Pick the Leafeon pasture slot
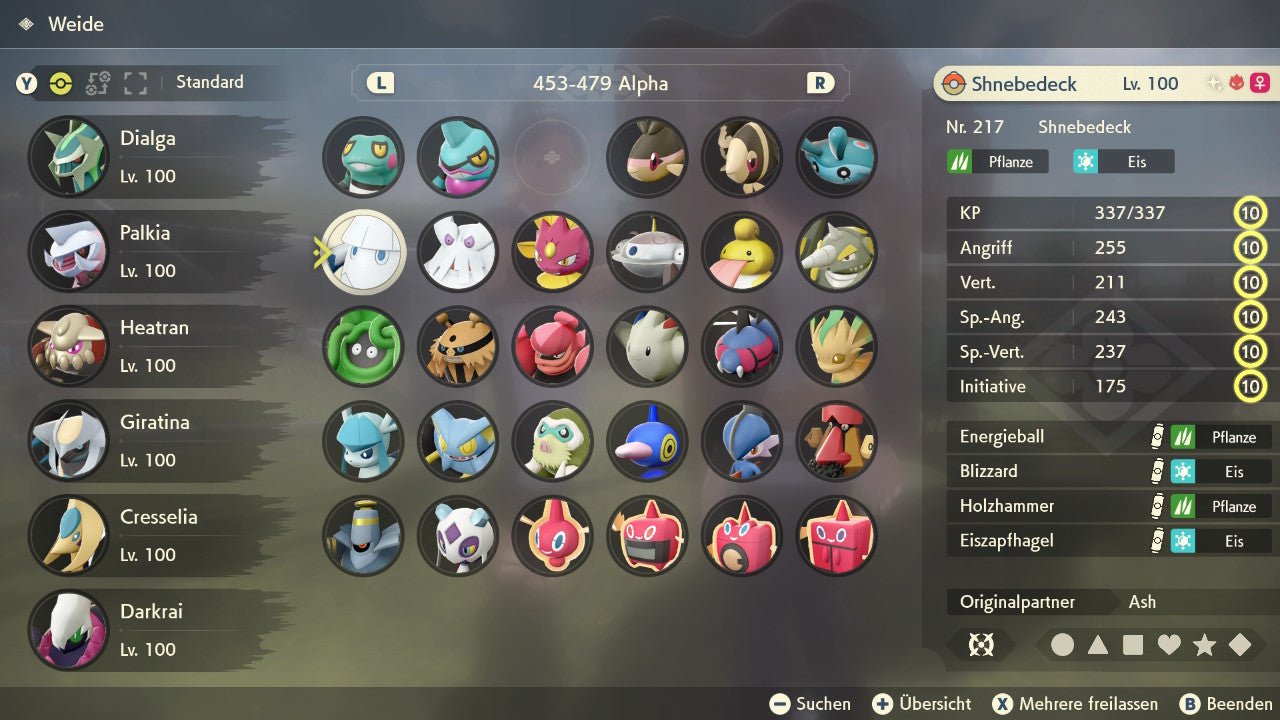The height and width of the screenshot is (720, 1280). (836, 347)
